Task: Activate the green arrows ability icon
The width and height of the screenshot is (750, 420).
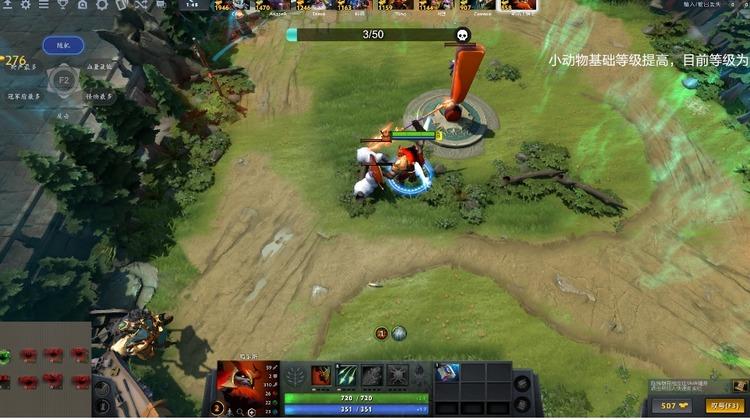Action: 345,375
